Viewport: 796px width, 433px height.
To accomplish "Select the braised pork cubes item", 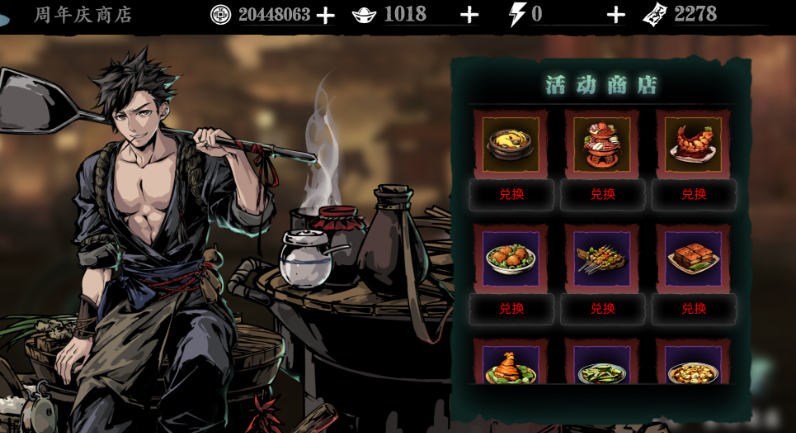I will pos(693,257).
